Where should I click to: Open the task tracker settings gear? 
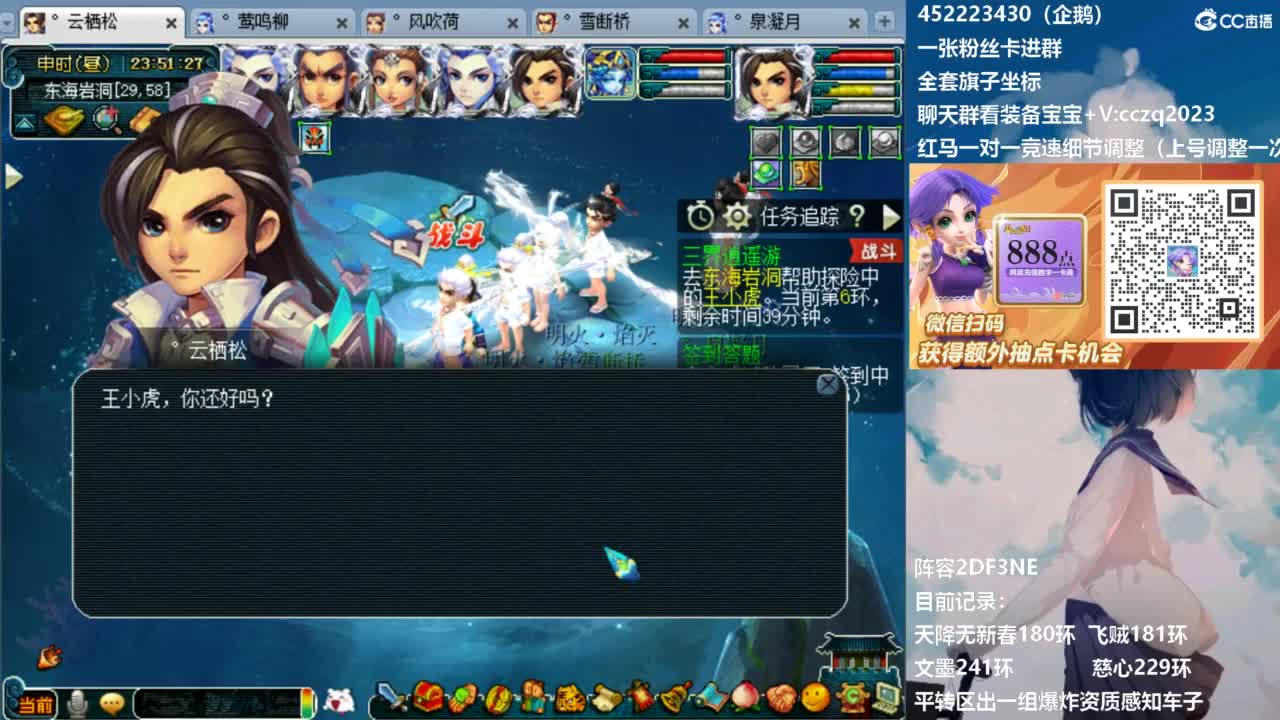pos(737,217)
